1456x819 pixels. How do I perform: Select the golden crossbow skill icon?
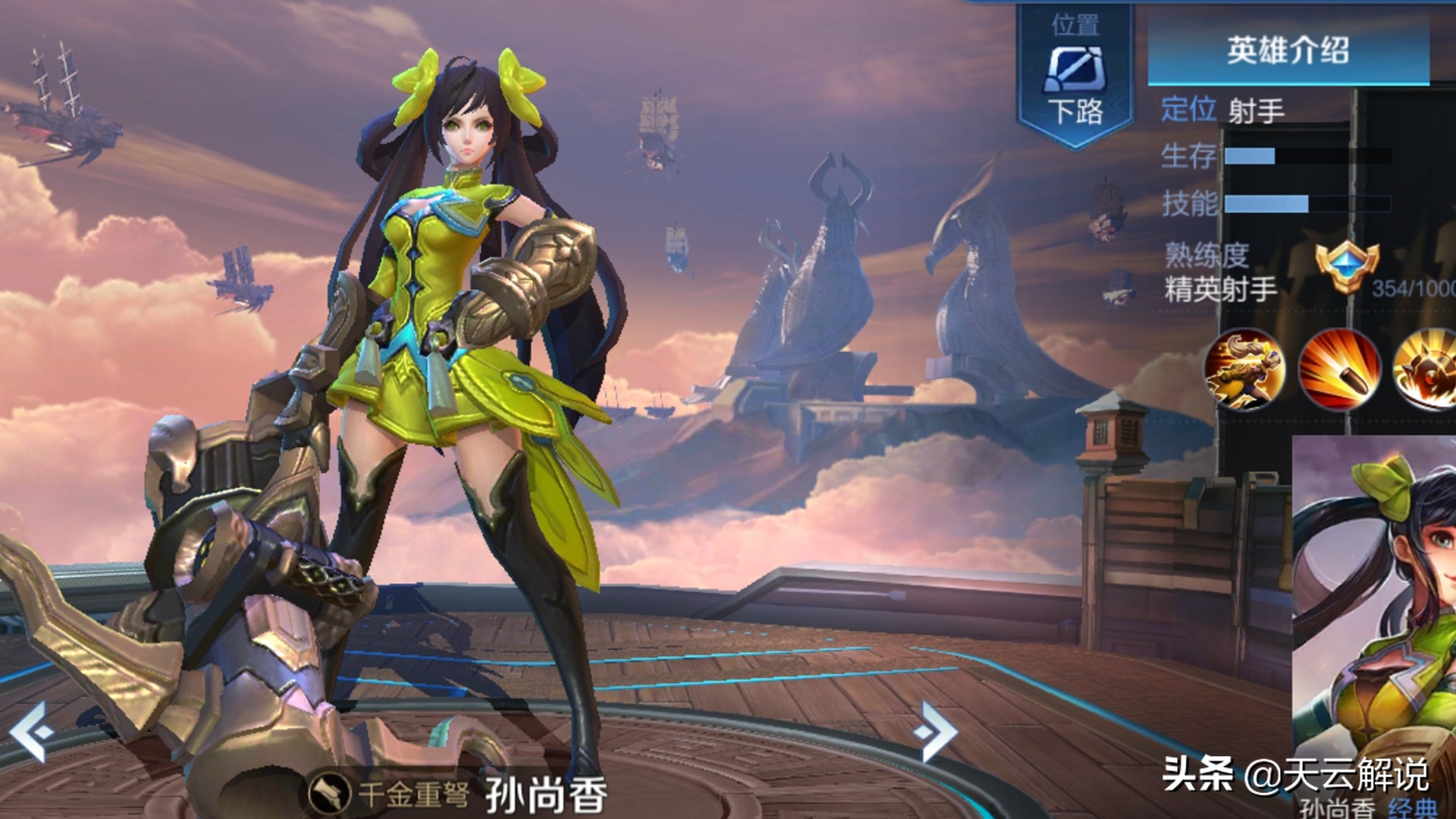1244,369
